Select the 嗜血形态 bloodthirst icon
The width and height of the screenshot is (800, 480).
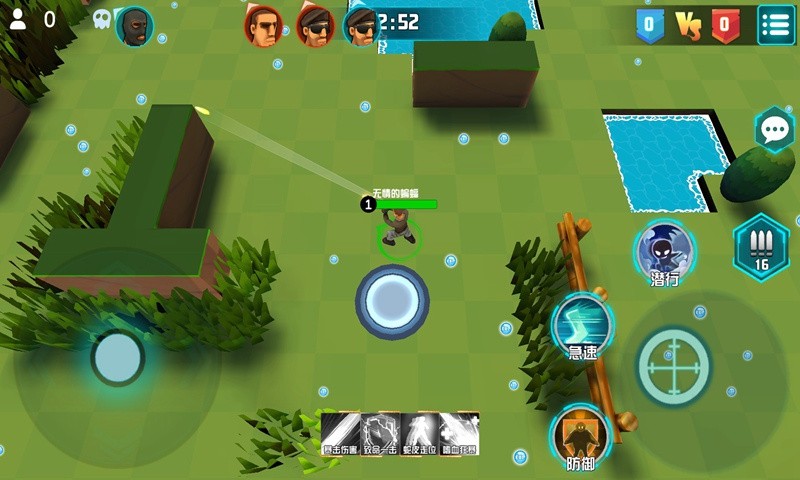pos(460,433)
